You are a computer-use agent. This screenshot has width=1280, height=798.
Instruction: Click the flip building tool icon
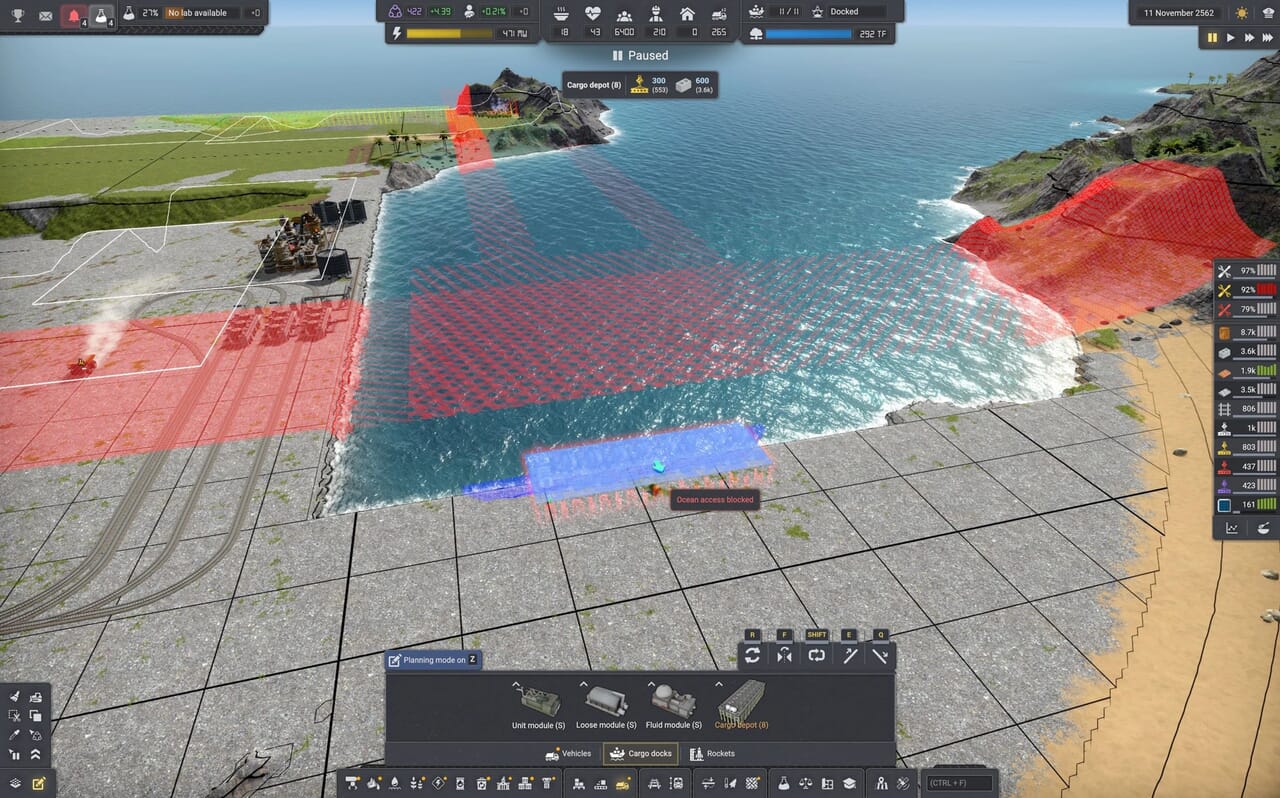coord(785,655)
